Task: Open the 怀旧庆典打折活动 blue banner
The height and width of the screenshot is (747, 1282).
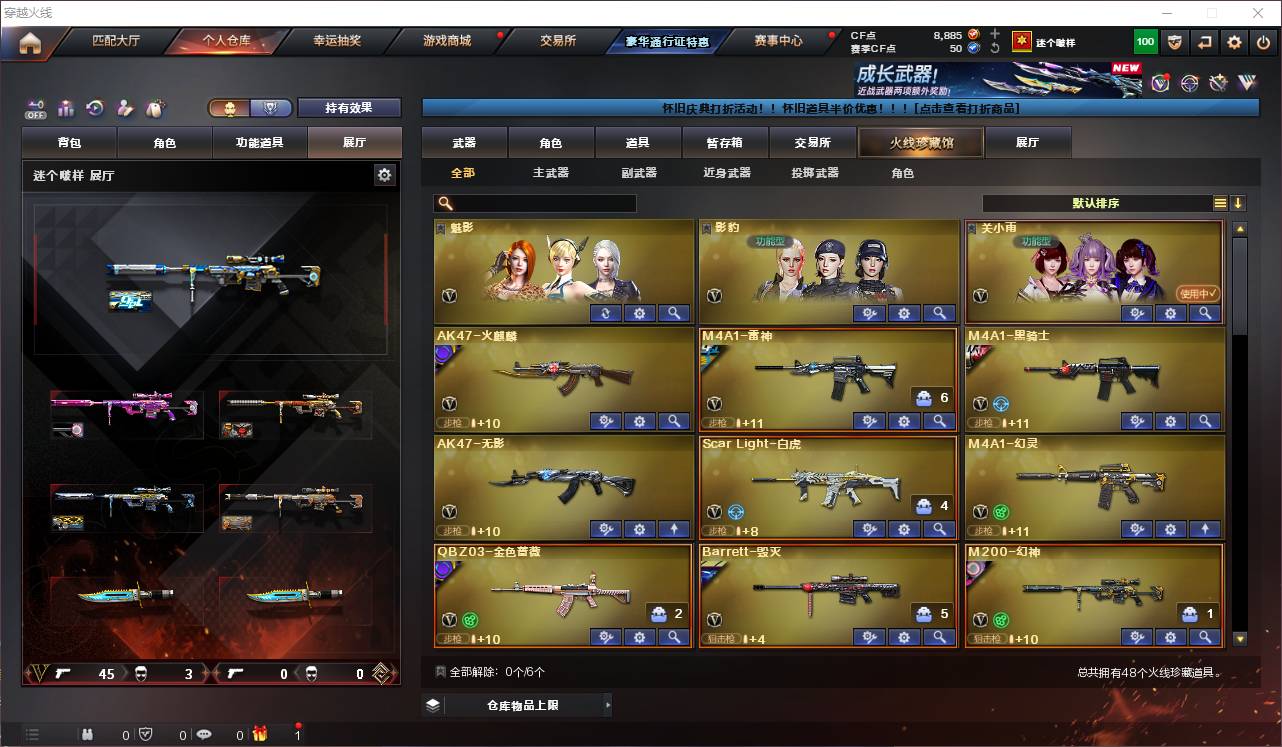Action: [x=838, y=108]
